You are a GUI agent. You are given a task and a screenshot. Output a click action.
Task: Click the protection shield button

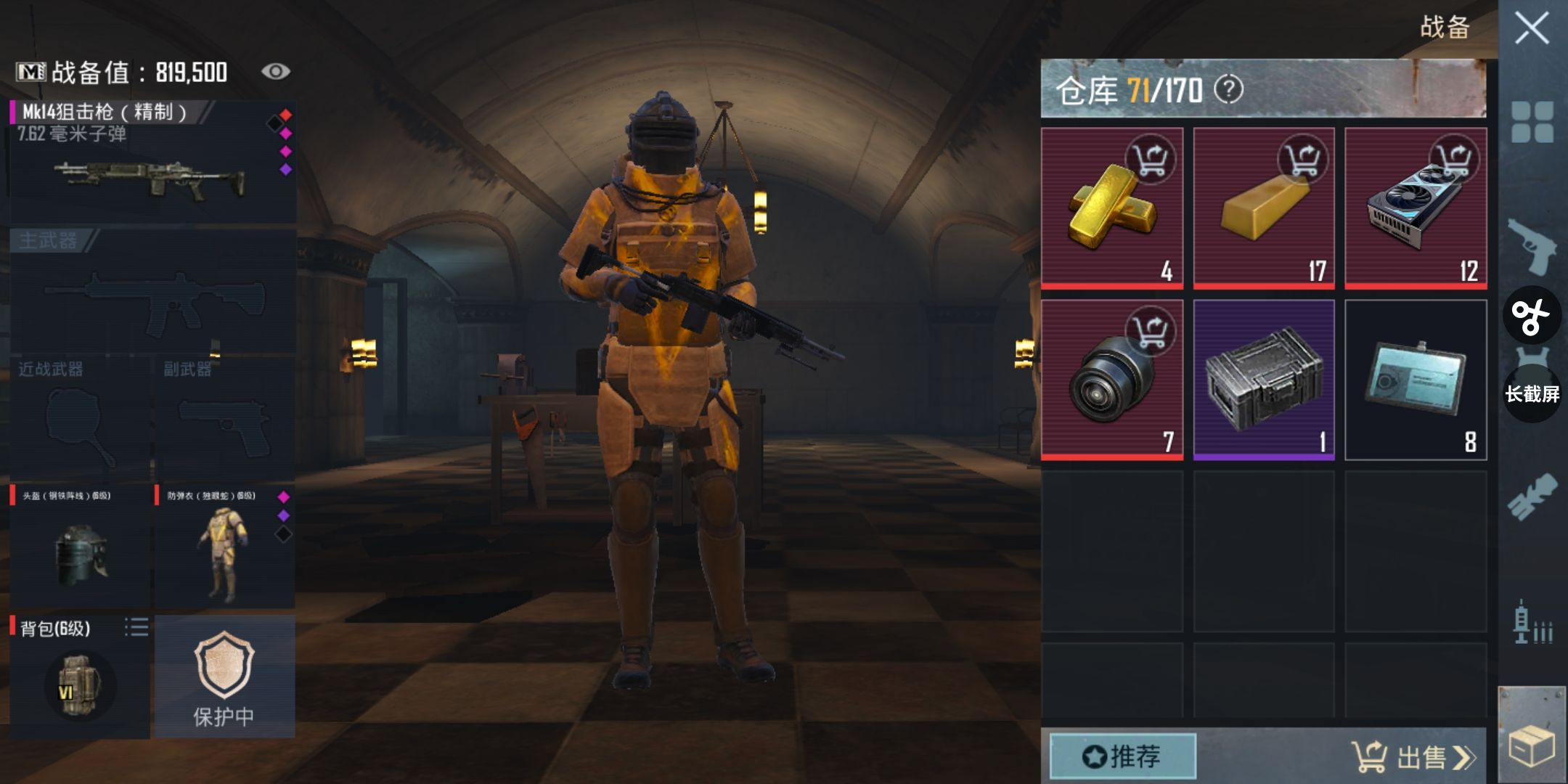click(224, 677)
